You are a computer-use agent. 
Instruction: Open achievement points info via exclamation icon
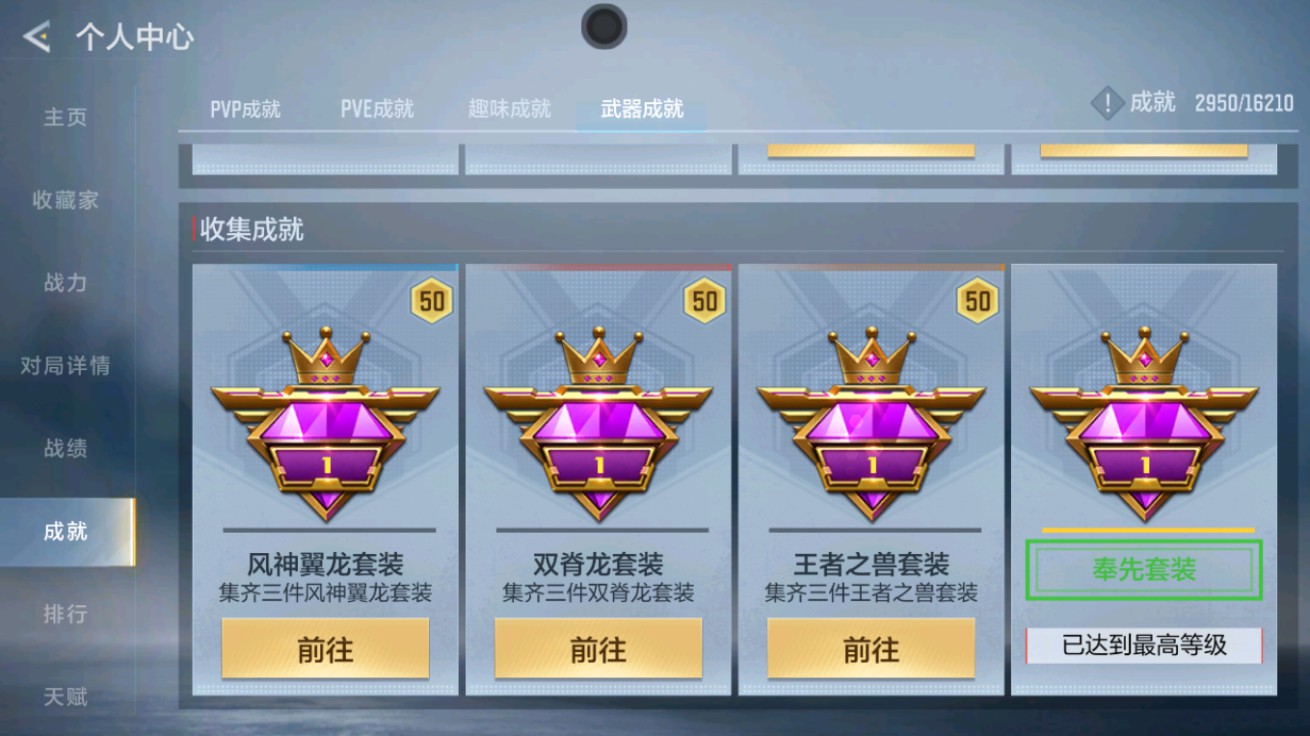[x=1106, y=103]
